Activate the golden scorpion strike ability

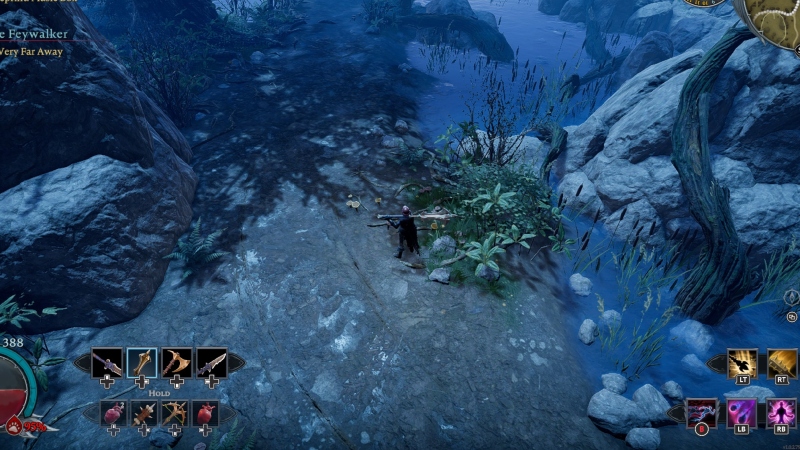click(x=742, y=364)
